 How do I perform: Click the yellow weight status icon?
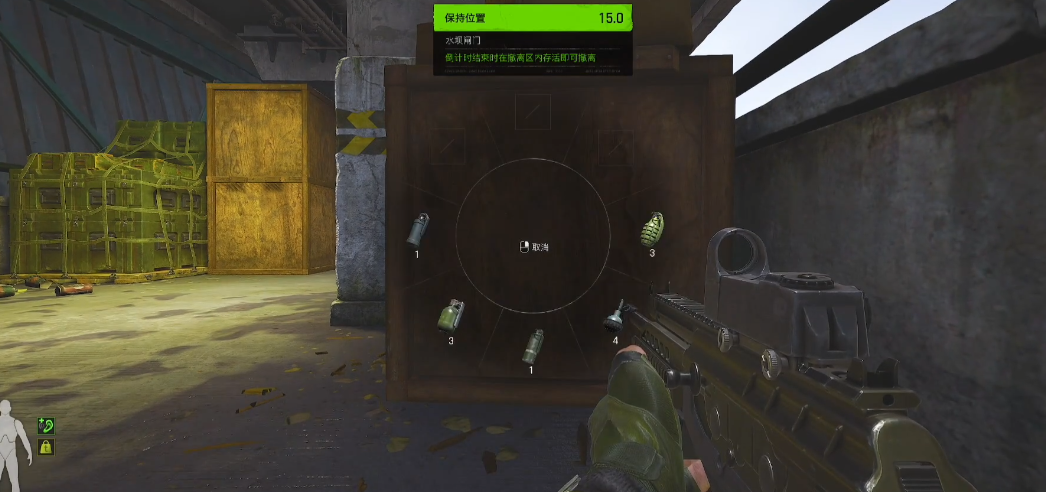(x=46, y=447)
